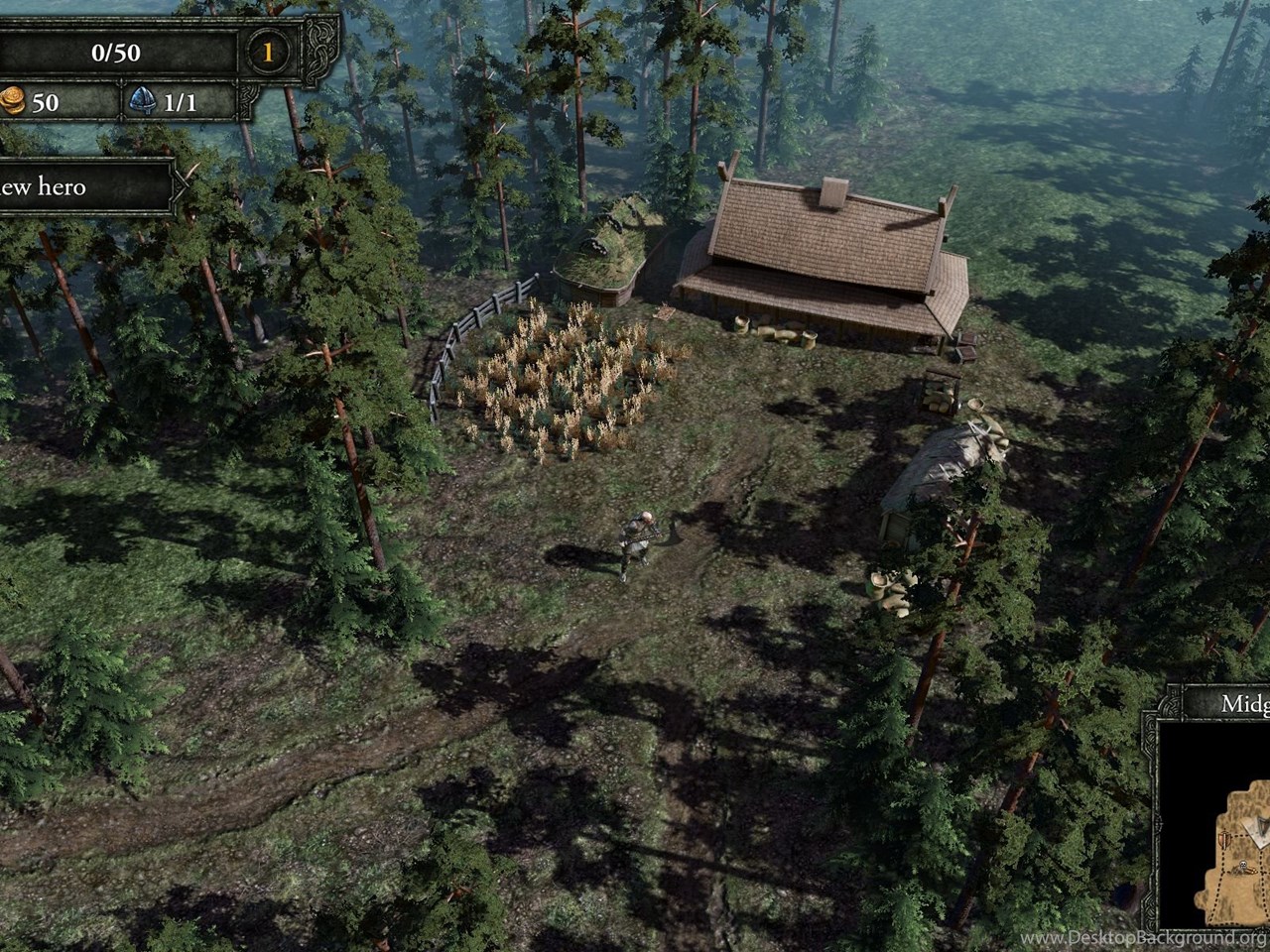Select the hero level 1 badge
Screen dimensions: 1270x952
pyautogui.click(x=267, y=52)
